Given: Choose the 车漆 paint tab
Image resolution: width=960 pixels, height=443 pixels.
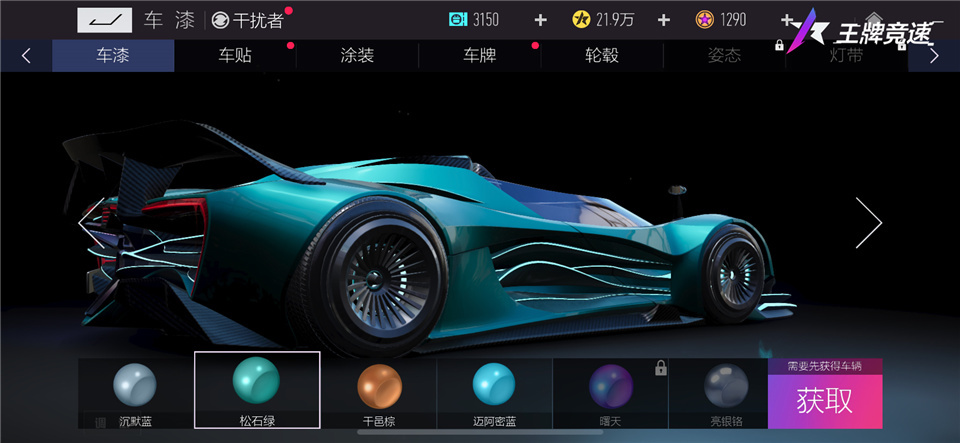Looking at the screenshot, I should 113,56.
